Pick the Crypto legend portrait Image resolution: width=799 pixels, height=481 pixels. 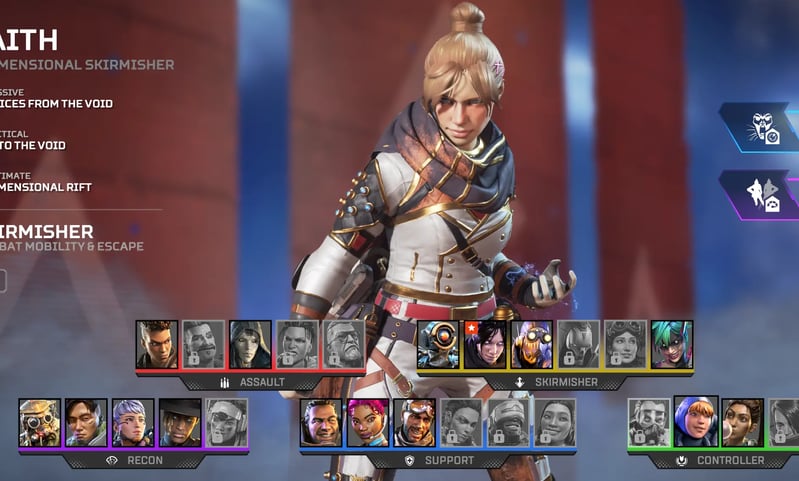click(x=86, y=422)
